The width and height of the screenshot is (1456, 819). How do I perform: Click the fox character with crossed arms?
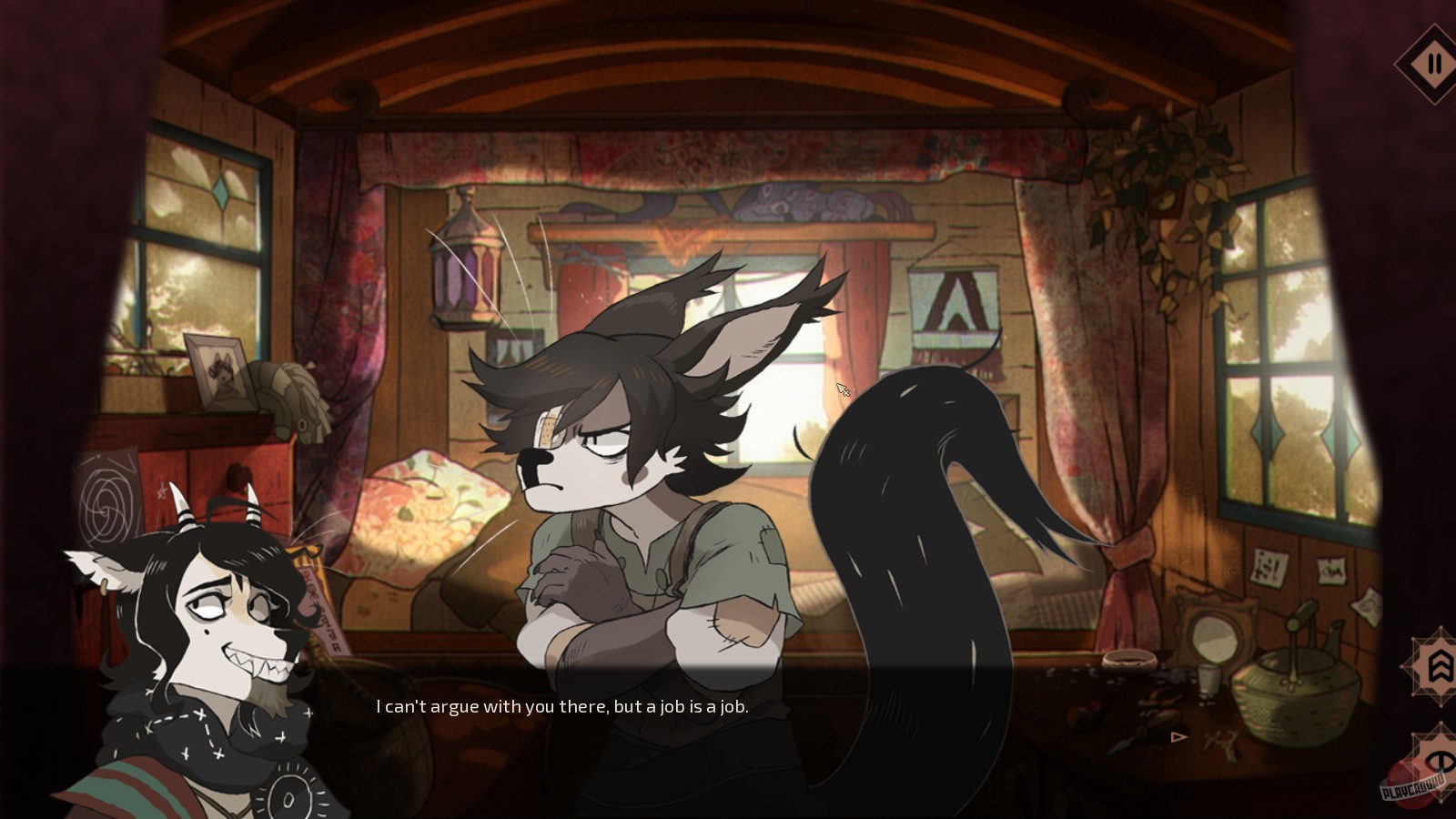(x=637, y=500)
